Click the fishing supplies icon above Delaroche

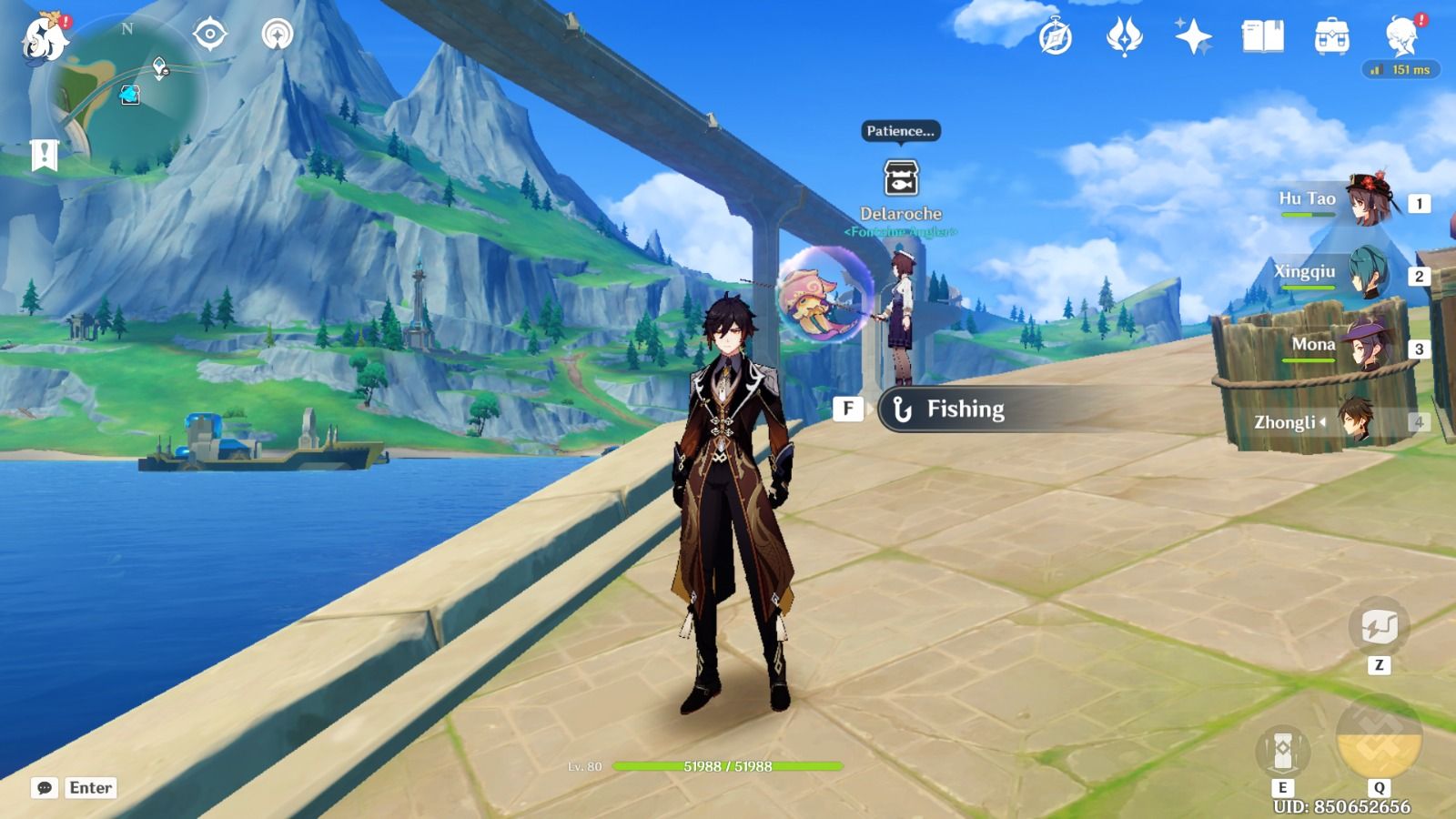[x=900, y=175]
